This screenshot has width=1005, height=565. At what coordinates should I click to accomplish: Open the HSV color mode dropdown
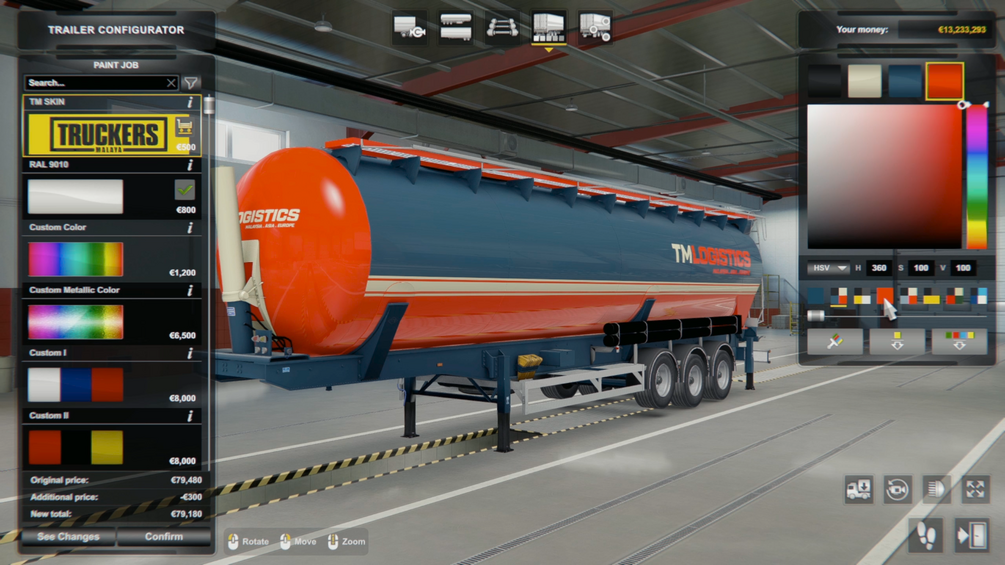pyautogui.click(x=828, y=268)
